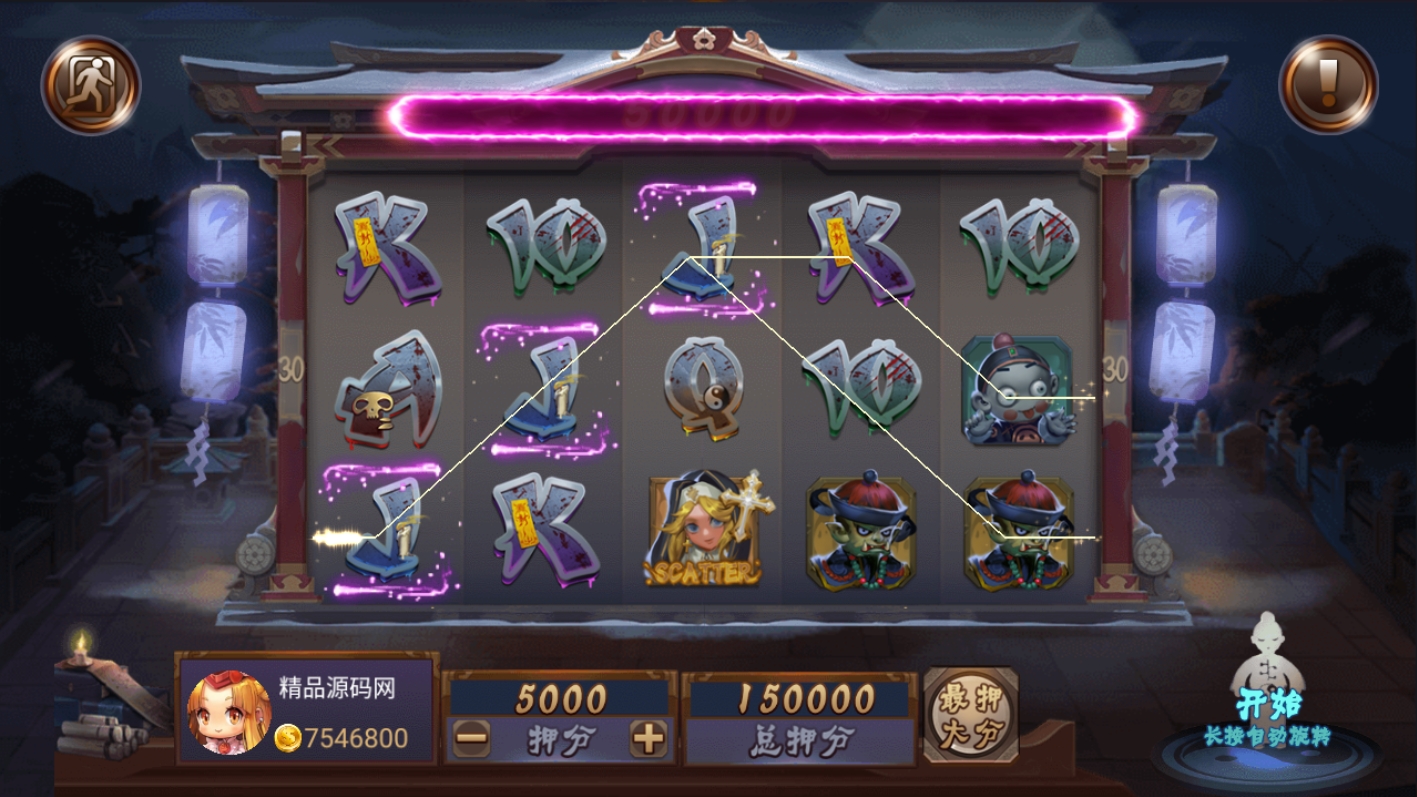
Task: Click the exit door button
Action: click(90, 84)
